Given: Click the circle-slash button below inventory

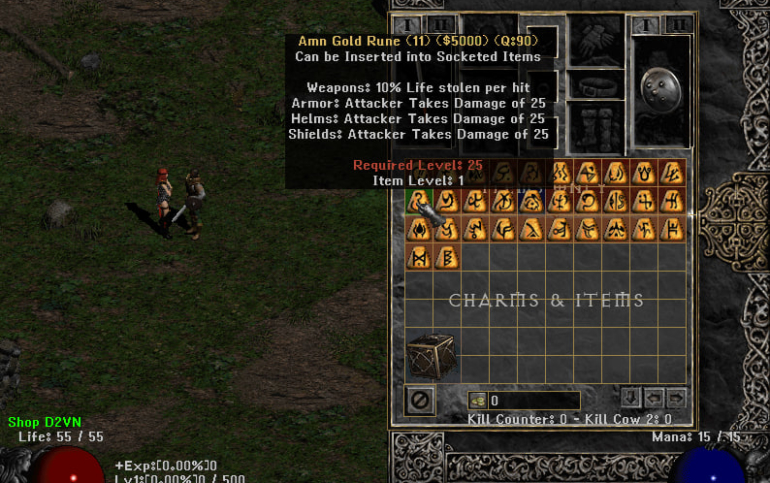Looking at the screenshot, I should (421, 400).
